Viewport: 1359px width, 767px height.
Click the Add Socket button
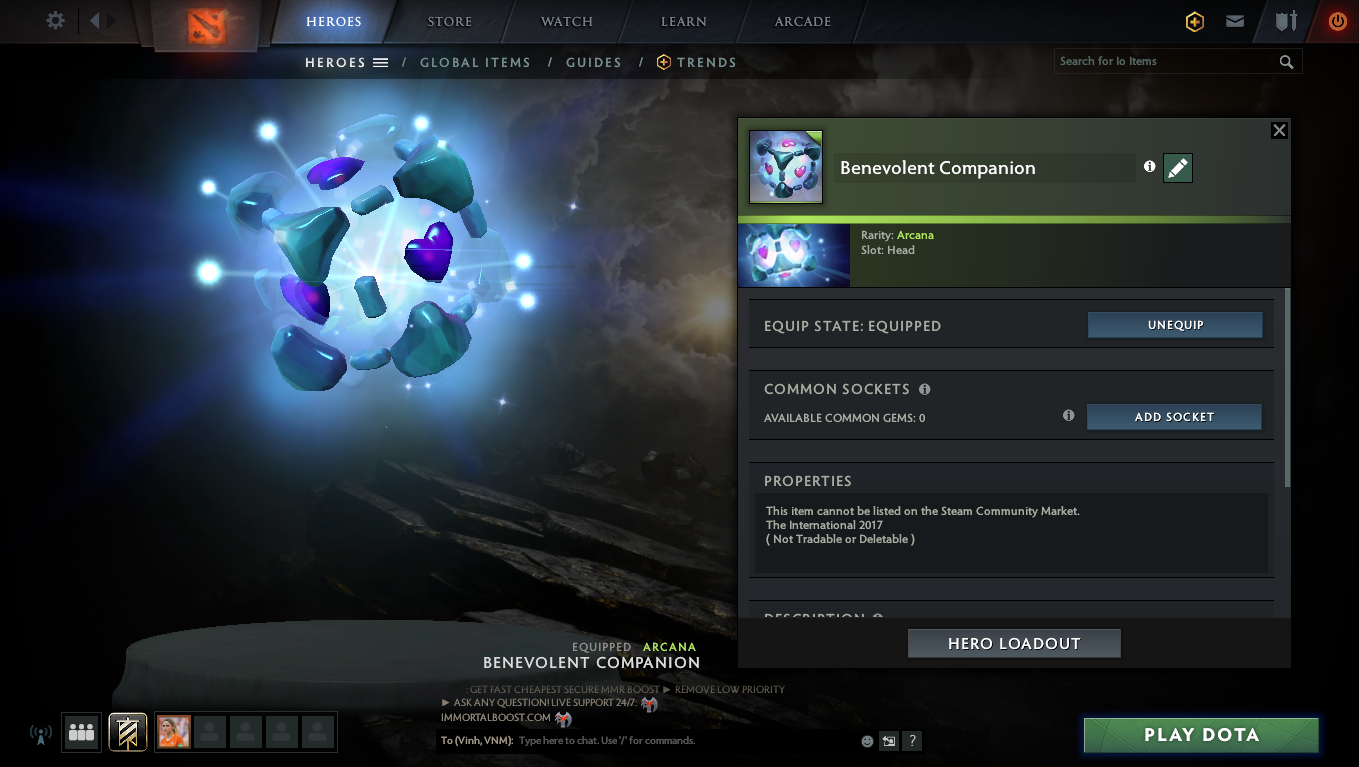pyautogui.click(x=1174, y=416)
